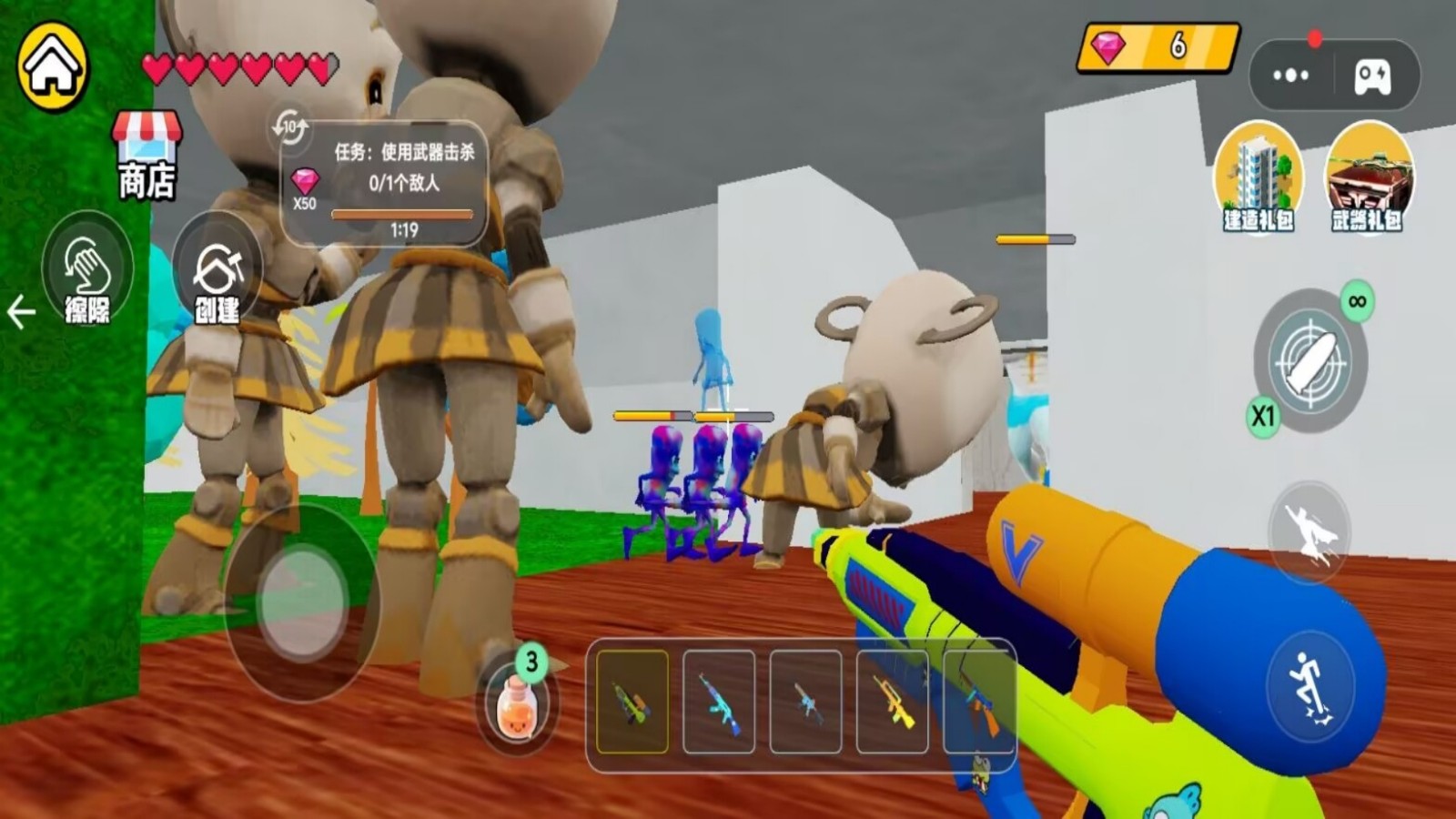Open the three-dots more options menu
Image resolution: width=1456 pixels, height=819 pixels.
pyautogui.click(x=1290, y=76)
